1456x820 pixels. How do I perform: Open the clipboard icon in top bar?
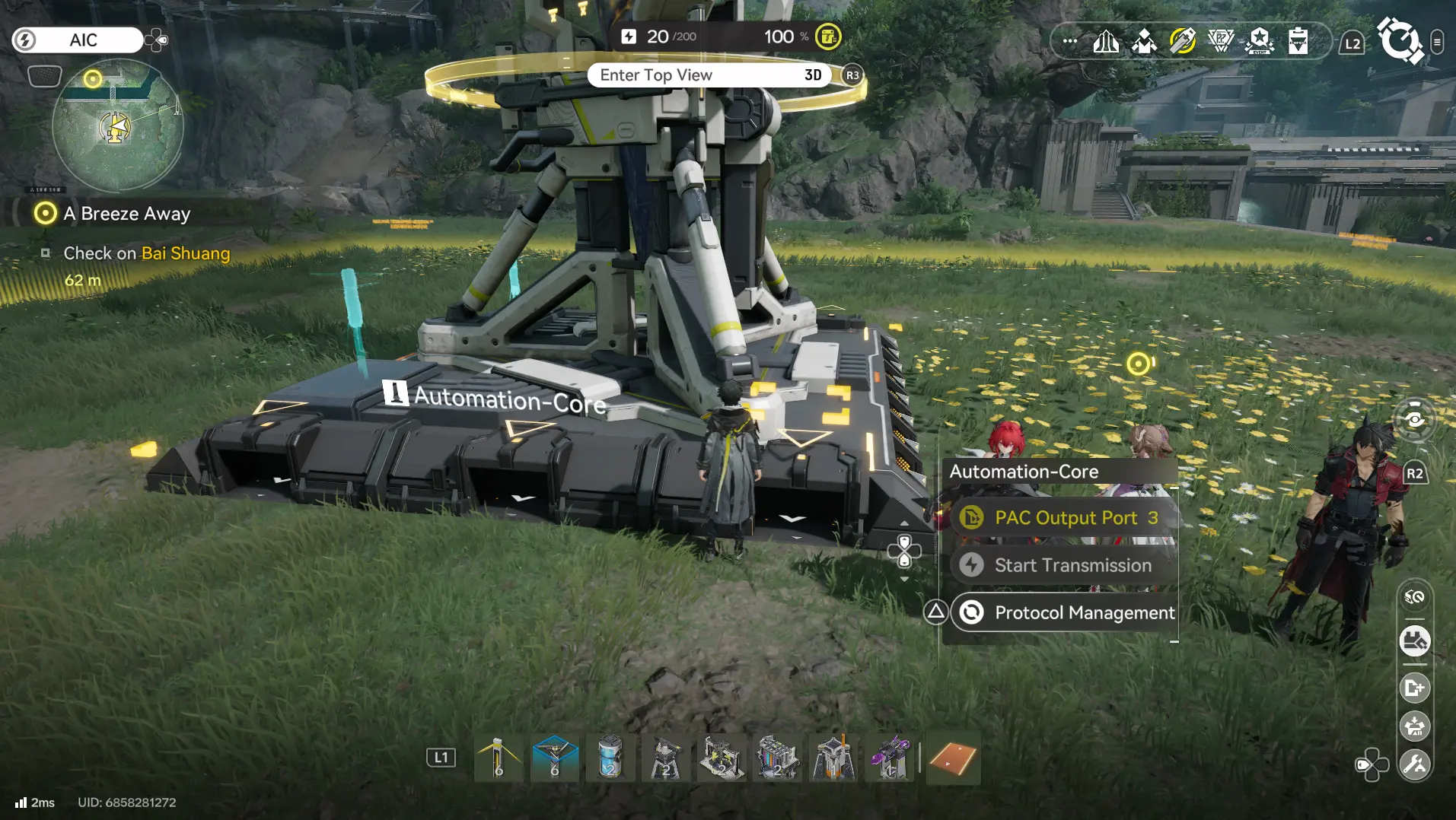[1298, 41]
